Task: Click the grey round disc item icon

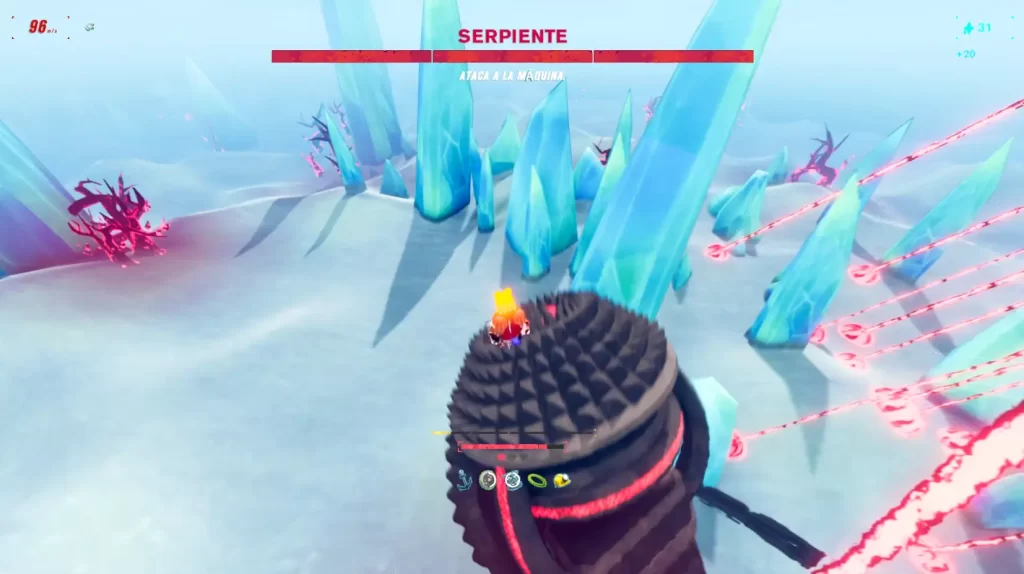Action: pos(488,480)
